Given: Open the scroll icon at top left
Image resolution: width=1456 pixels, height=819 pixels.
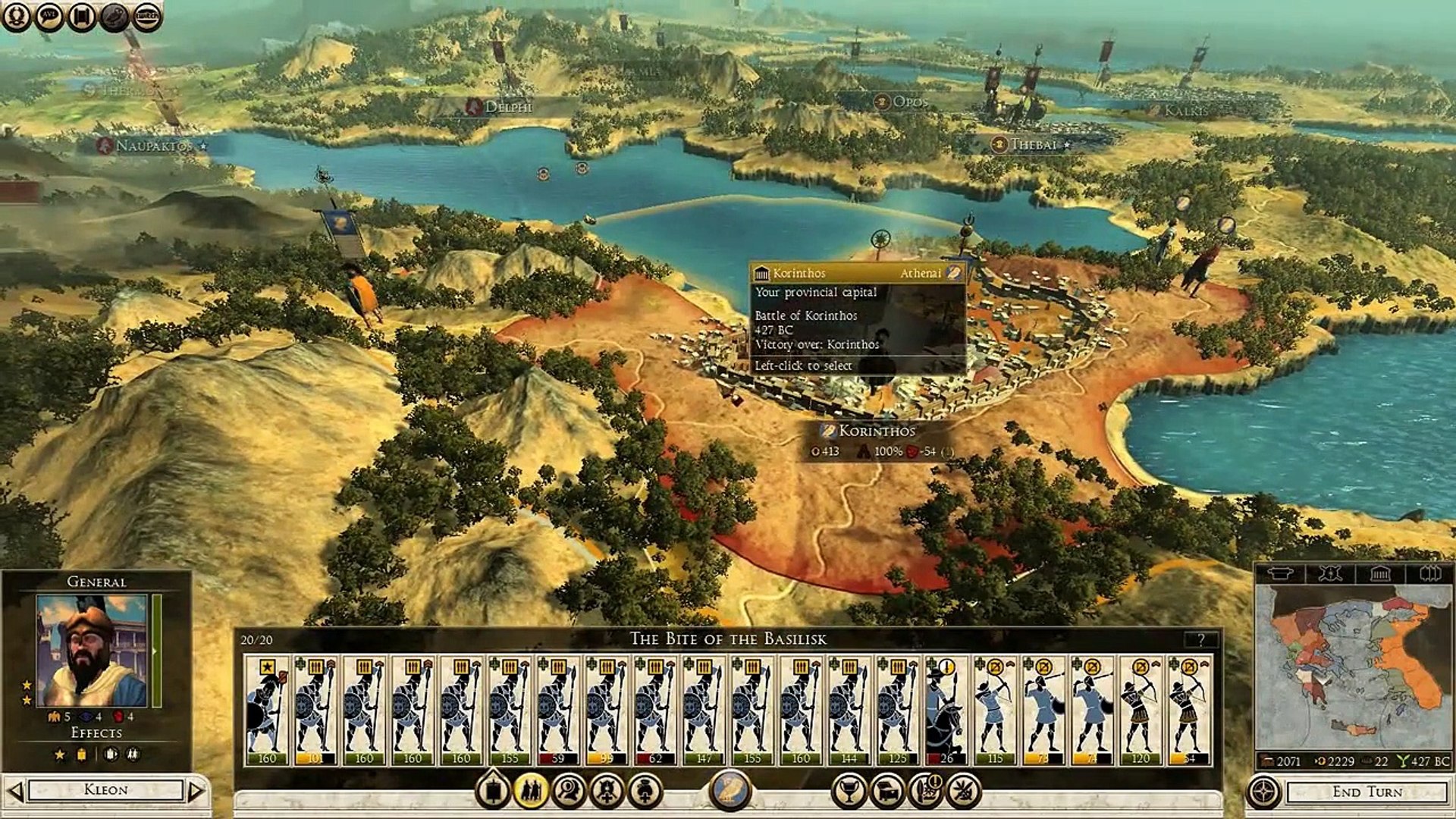Looking at the screenshot, I should coord(82,16).
